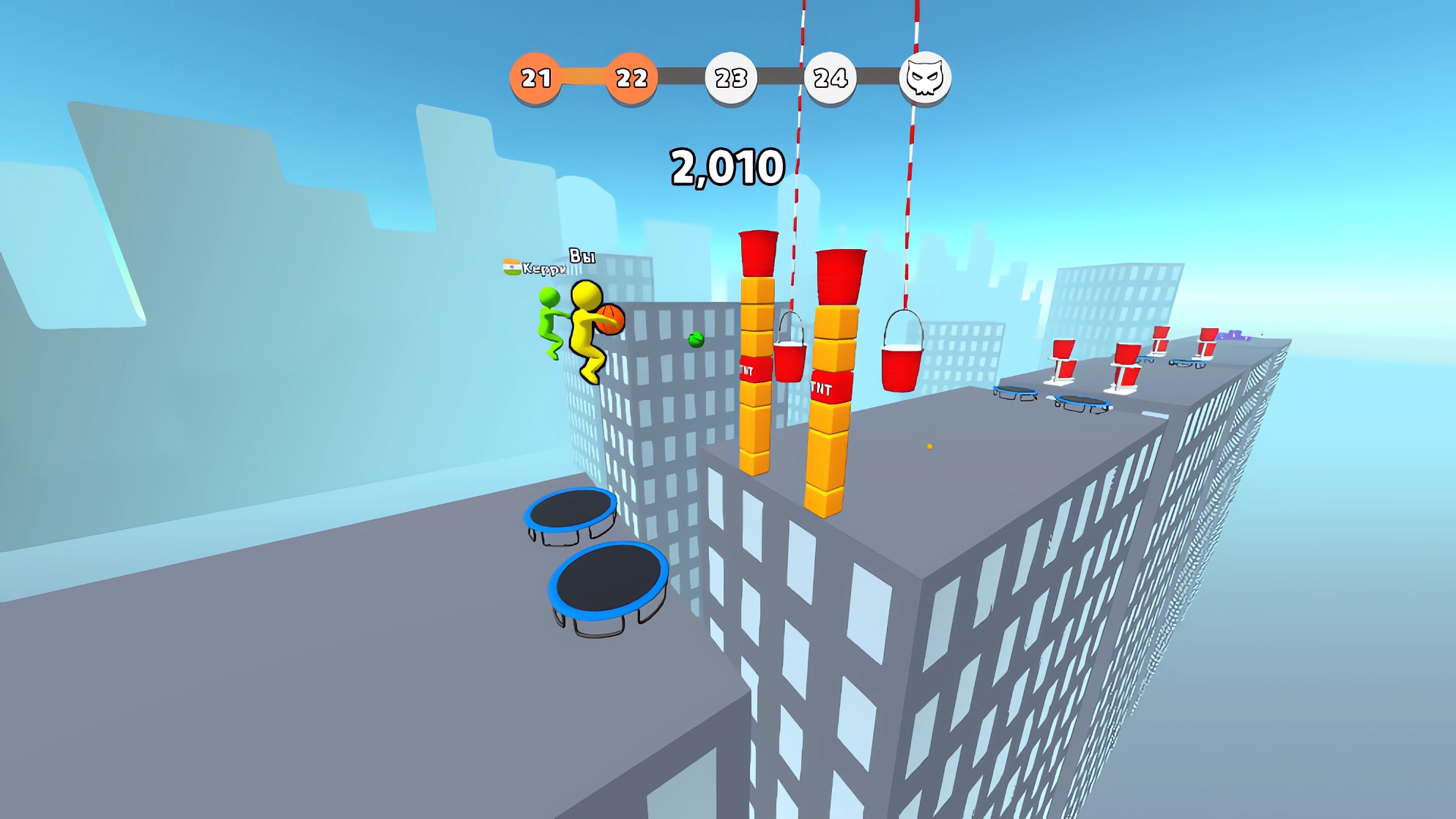Click the red cup atop the left TNT tower
The image size is (1456, 819).
coord(758,253)
